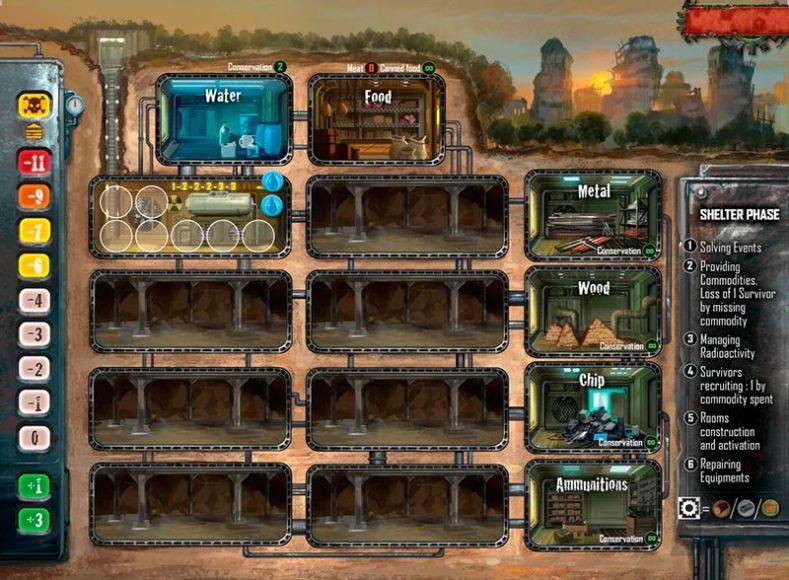Select the red -11 track space
Viewport: 789px width, 580px height.
(35, 162)
